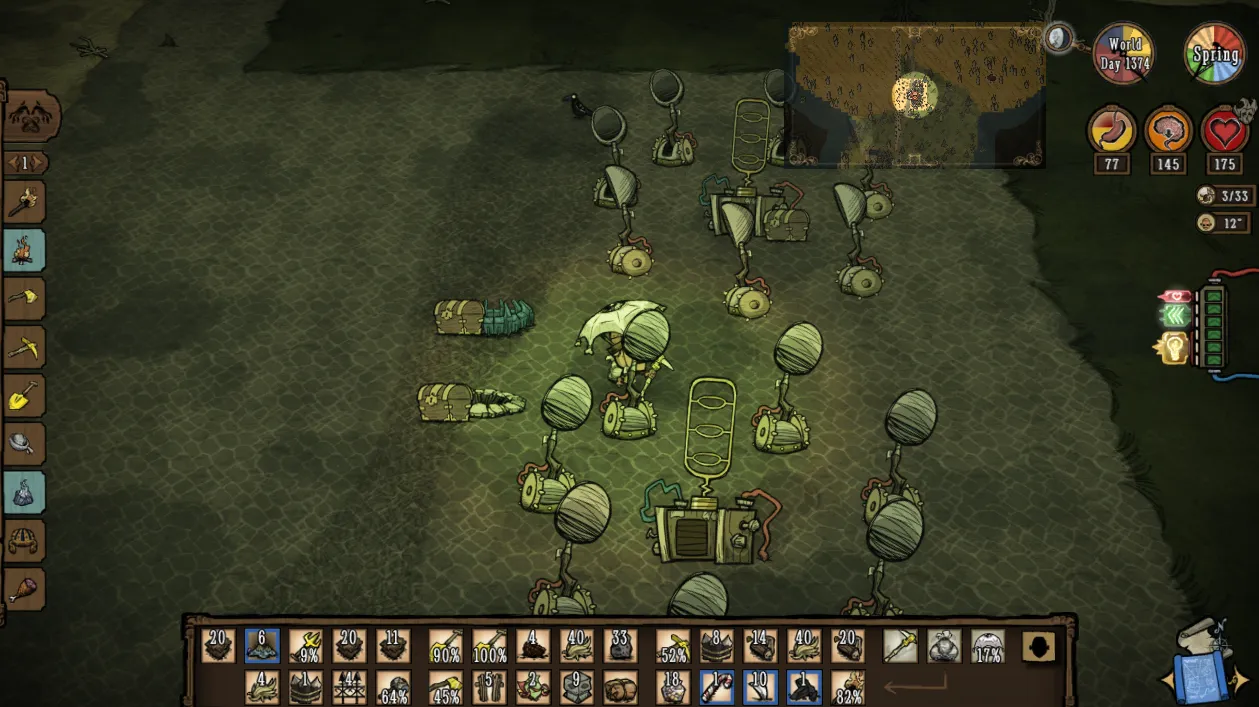Select the heart circuit module icon
1259x707 pixels.
[x=1174, y=296]
